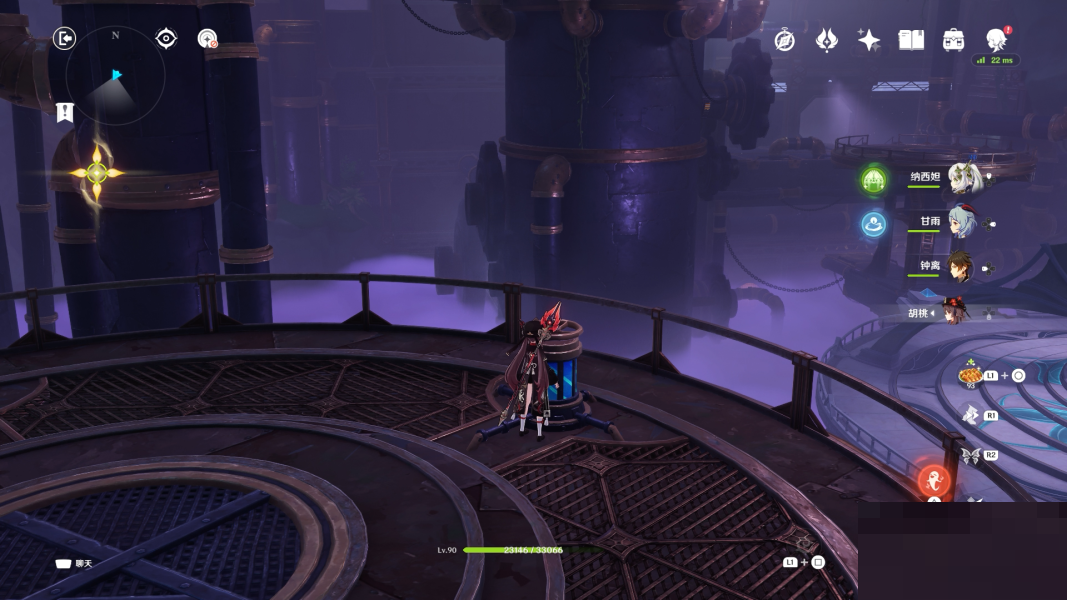
Task: Click the restricted target icon beside the eye
Action: (207, 39)
